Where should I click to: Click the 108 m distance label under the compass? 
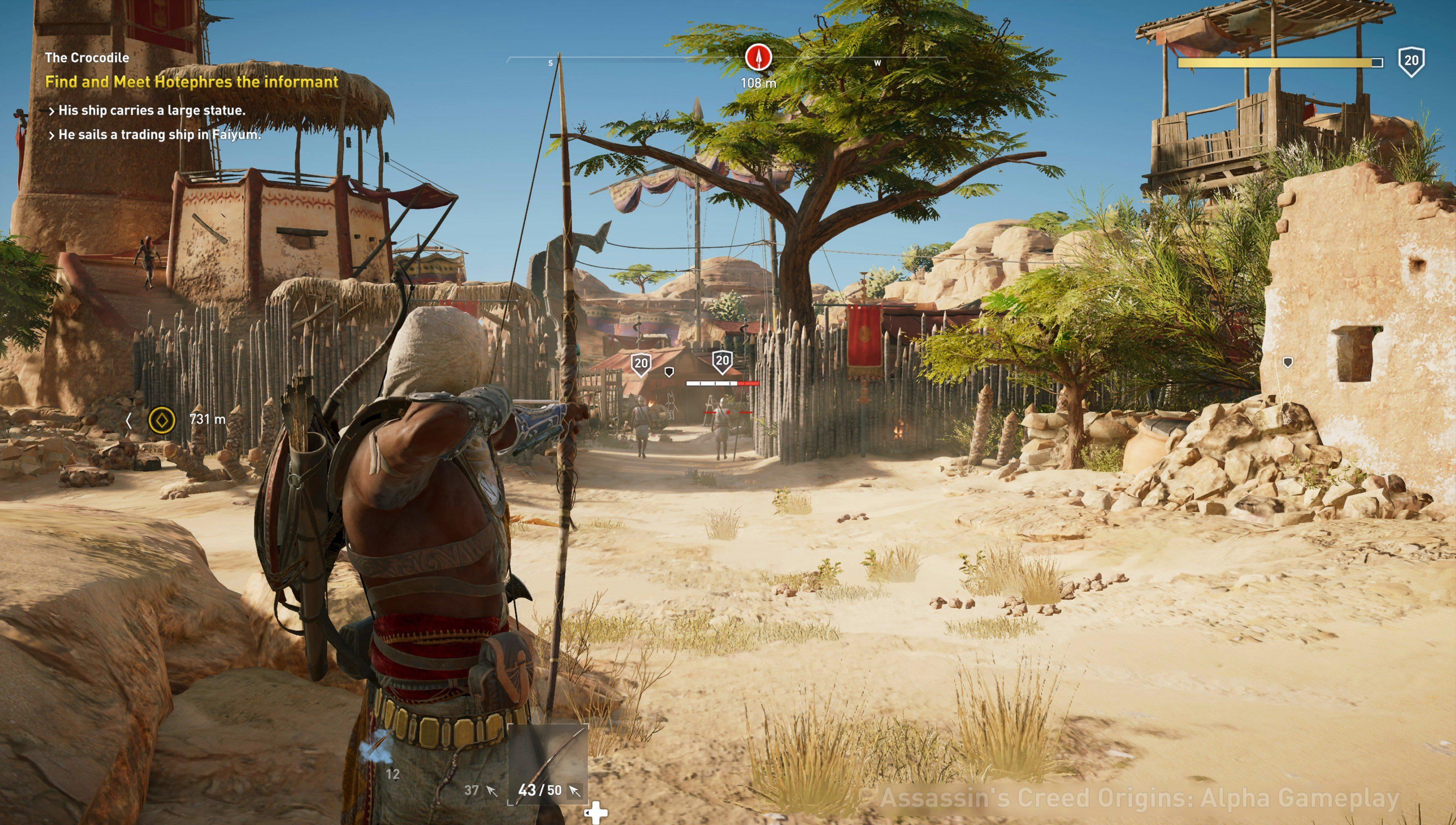(758, 83)
